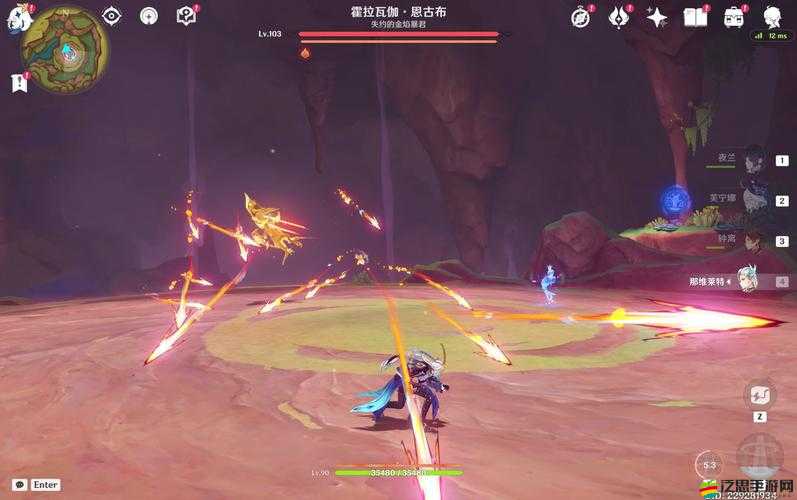The image size is (797, 500).
Task: Activate the elemental sight eye icon
Action: click(111, 15)
